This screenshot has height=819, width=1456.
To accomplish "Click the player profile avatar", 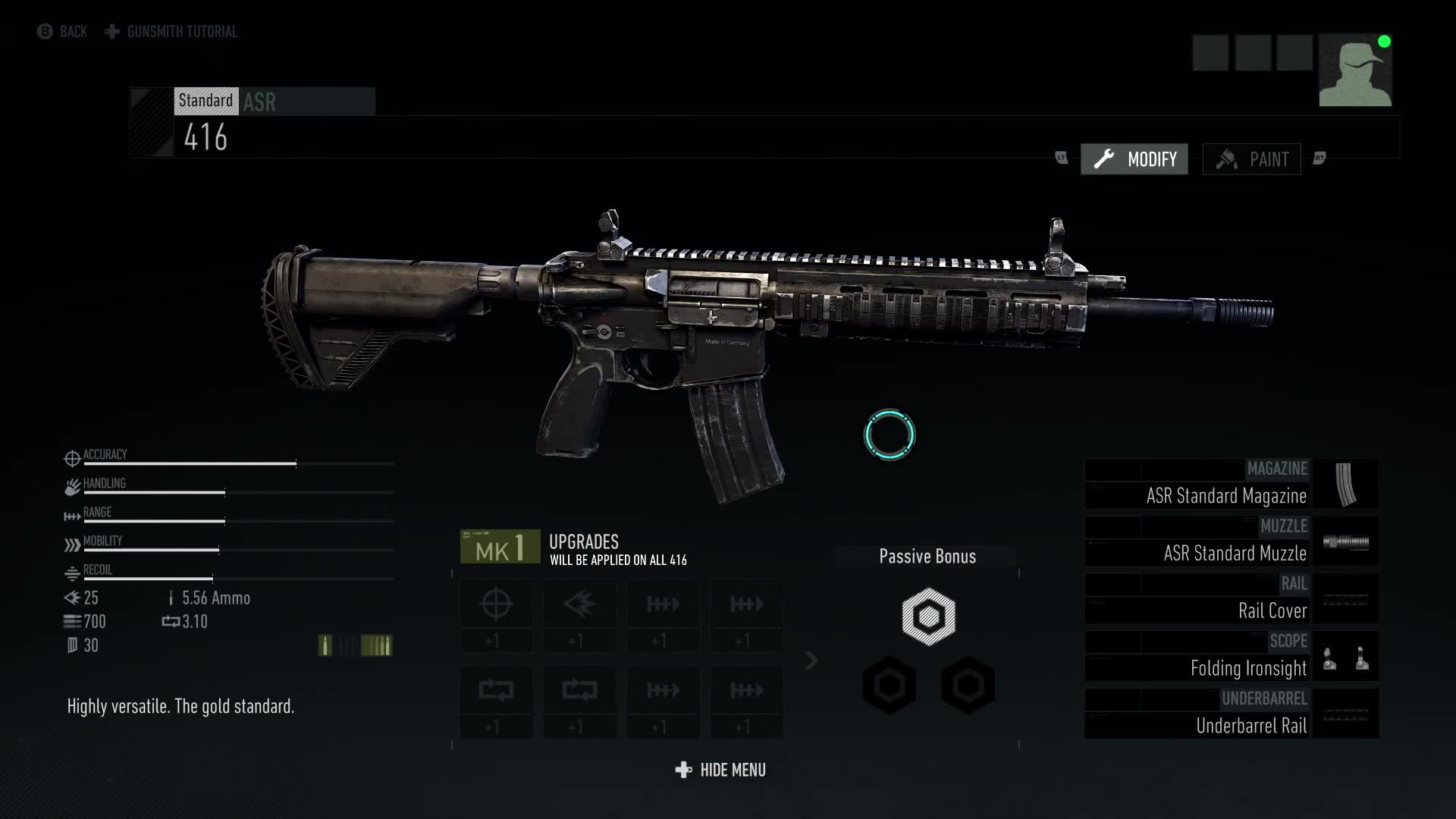I will pyautogui.click(x=1354, y=71).
